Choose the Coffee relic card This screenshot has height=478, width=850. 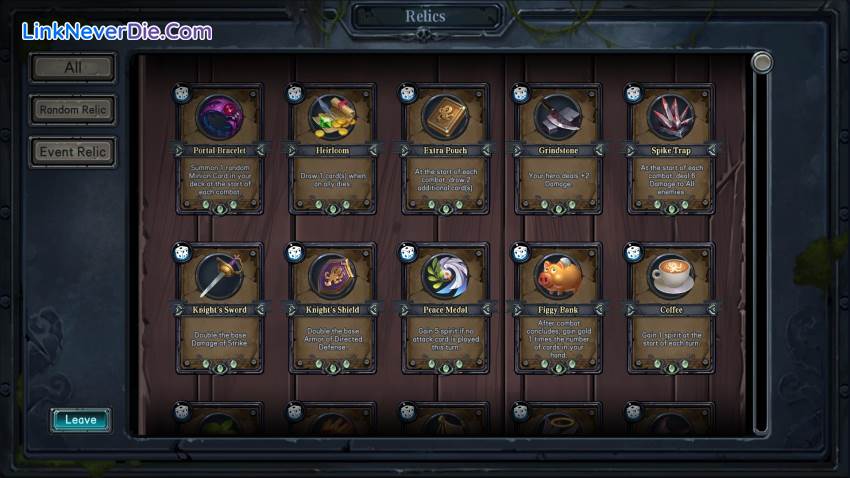point(670,309)
